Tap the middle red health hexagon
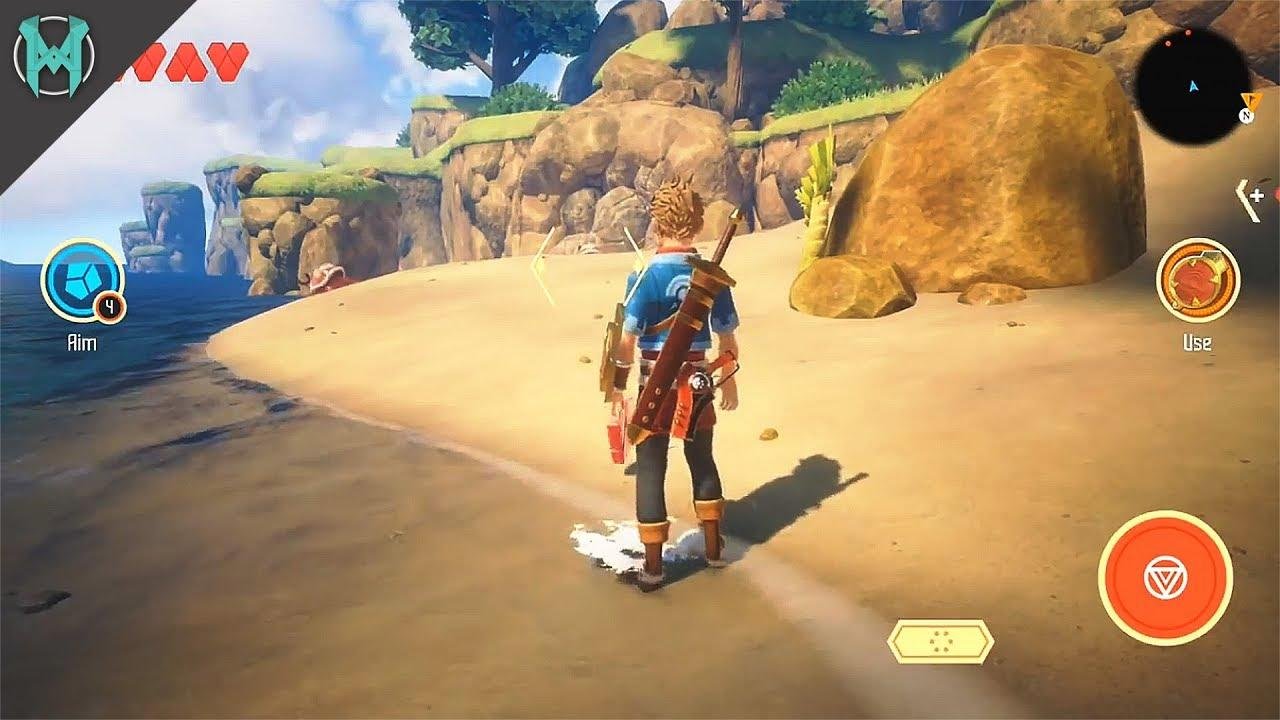Screen dimensions: 1280x720 186,61
